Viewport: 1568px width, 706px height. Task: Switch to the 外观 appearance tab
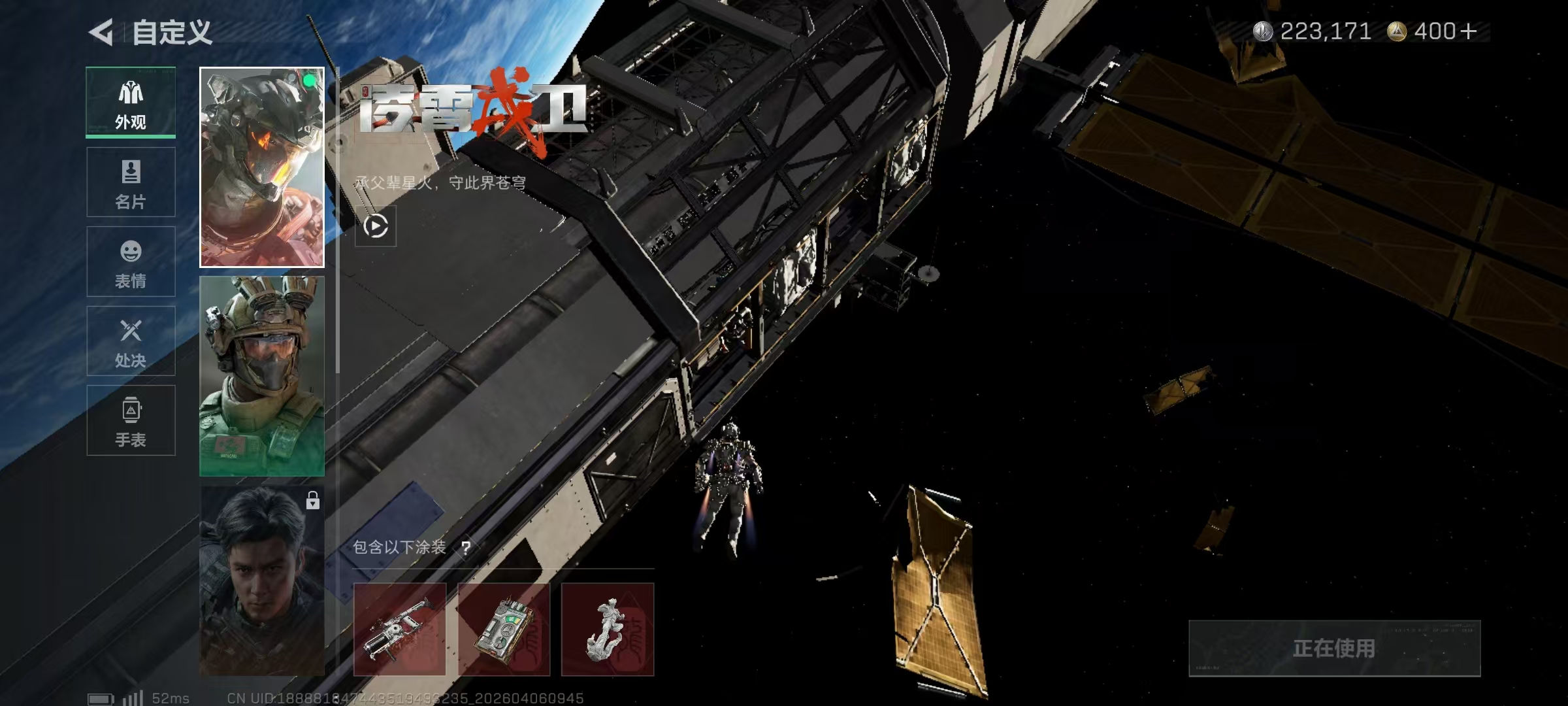(x=131, y=103)
